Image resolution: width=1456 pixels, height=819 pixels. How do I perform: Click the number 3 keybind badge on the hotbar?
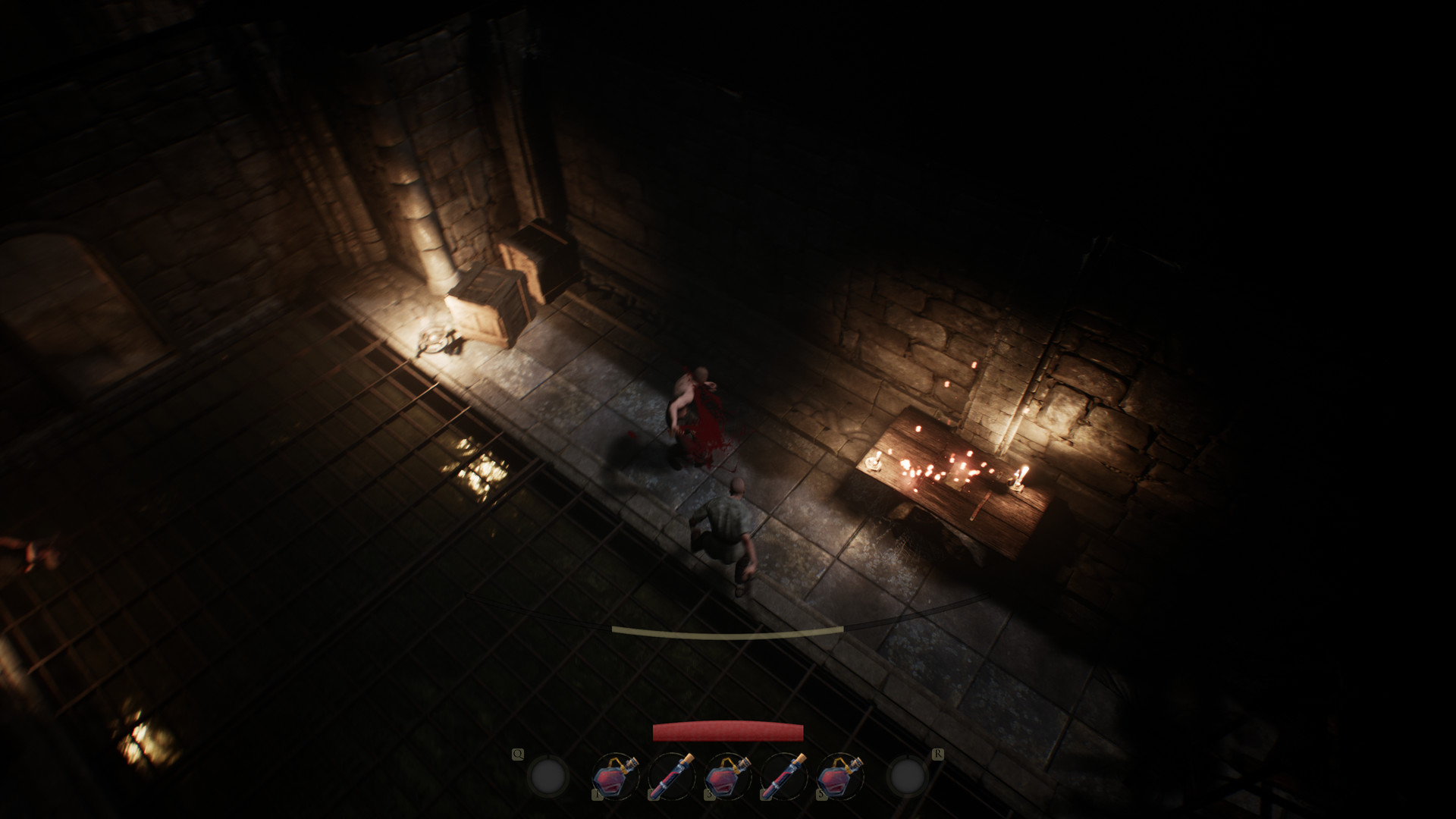709,794
